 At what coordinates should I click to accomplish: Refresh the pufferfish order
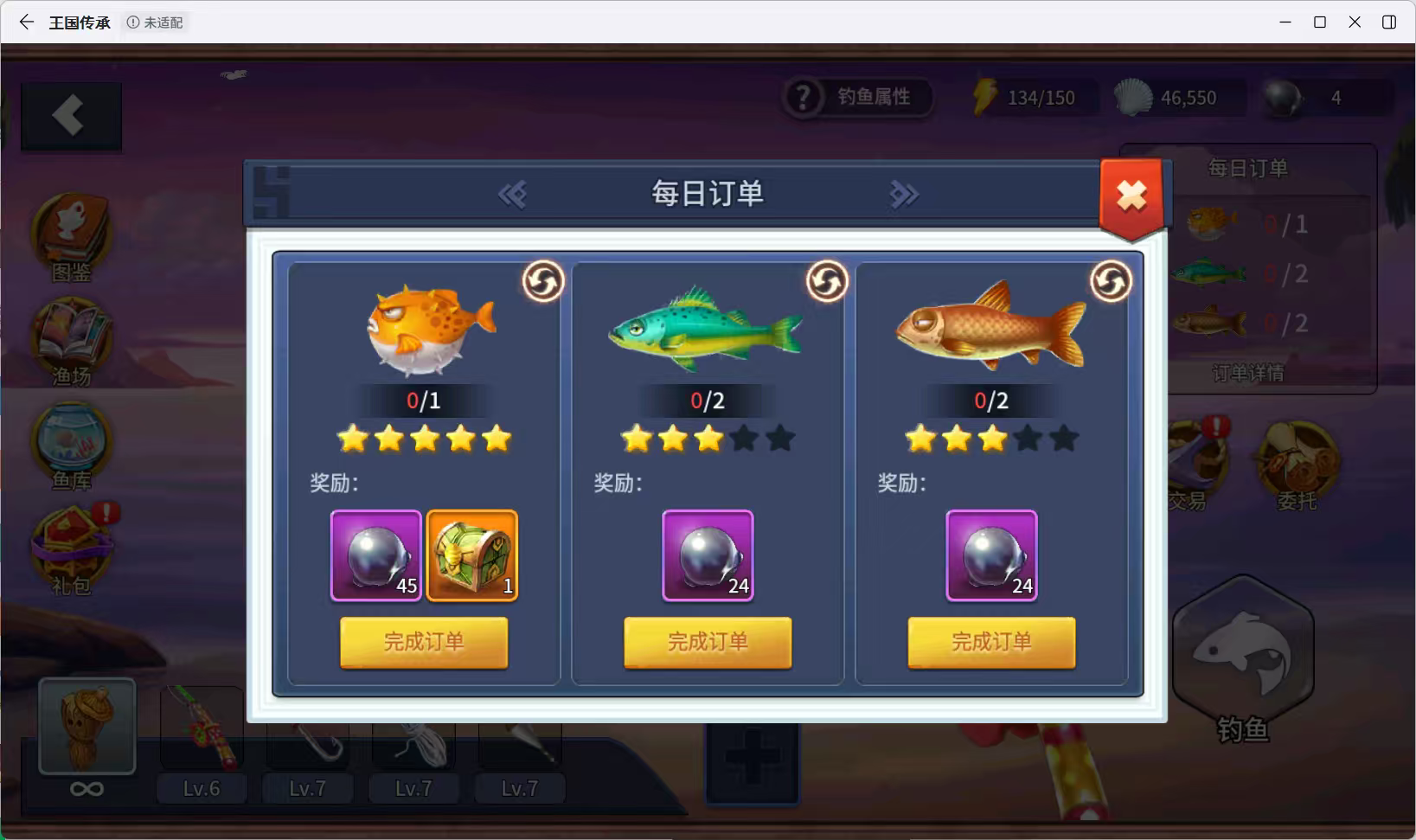point(542,281)
